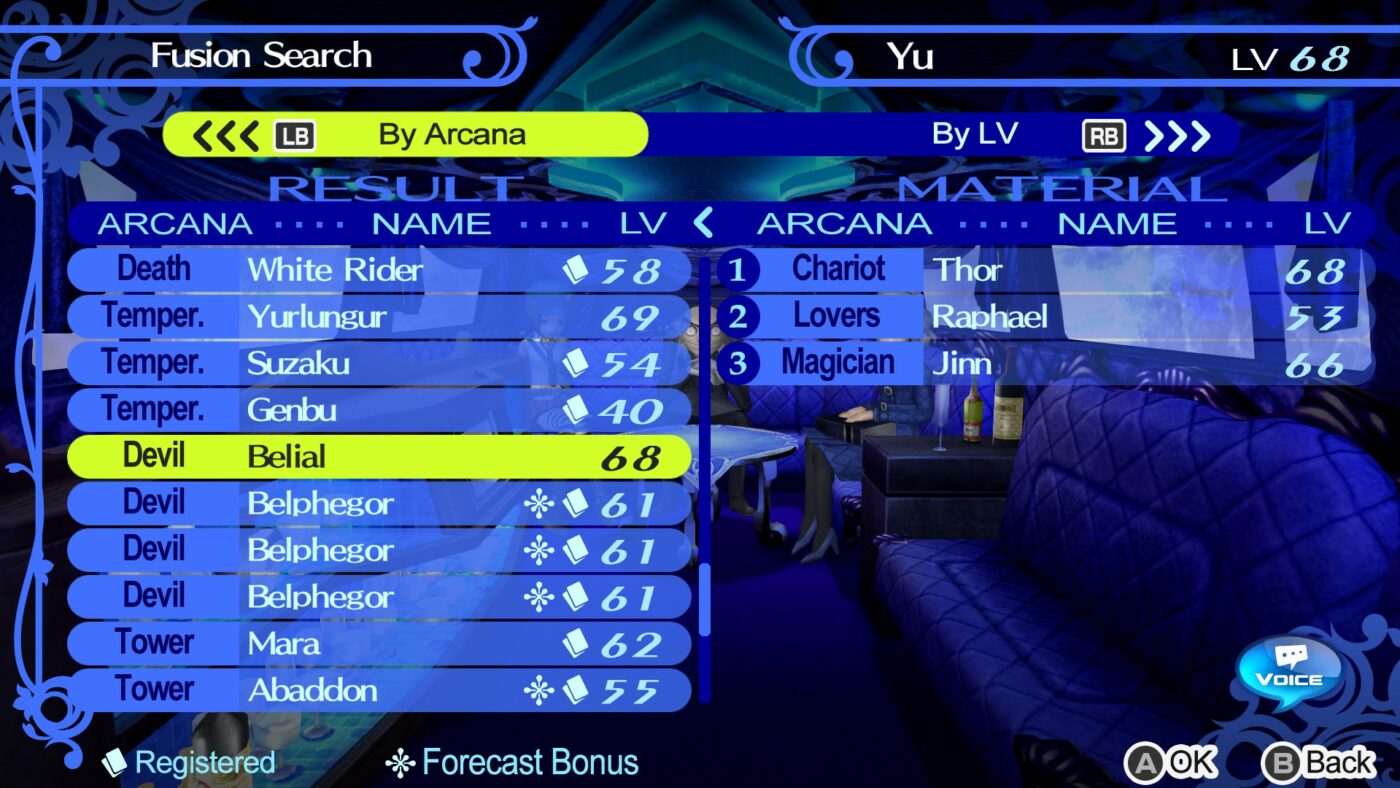This screenshot has width=1400, height=788.
Task: Select Belial in the fusion result list
Action: pyautogui.click(x=380, y=456)
